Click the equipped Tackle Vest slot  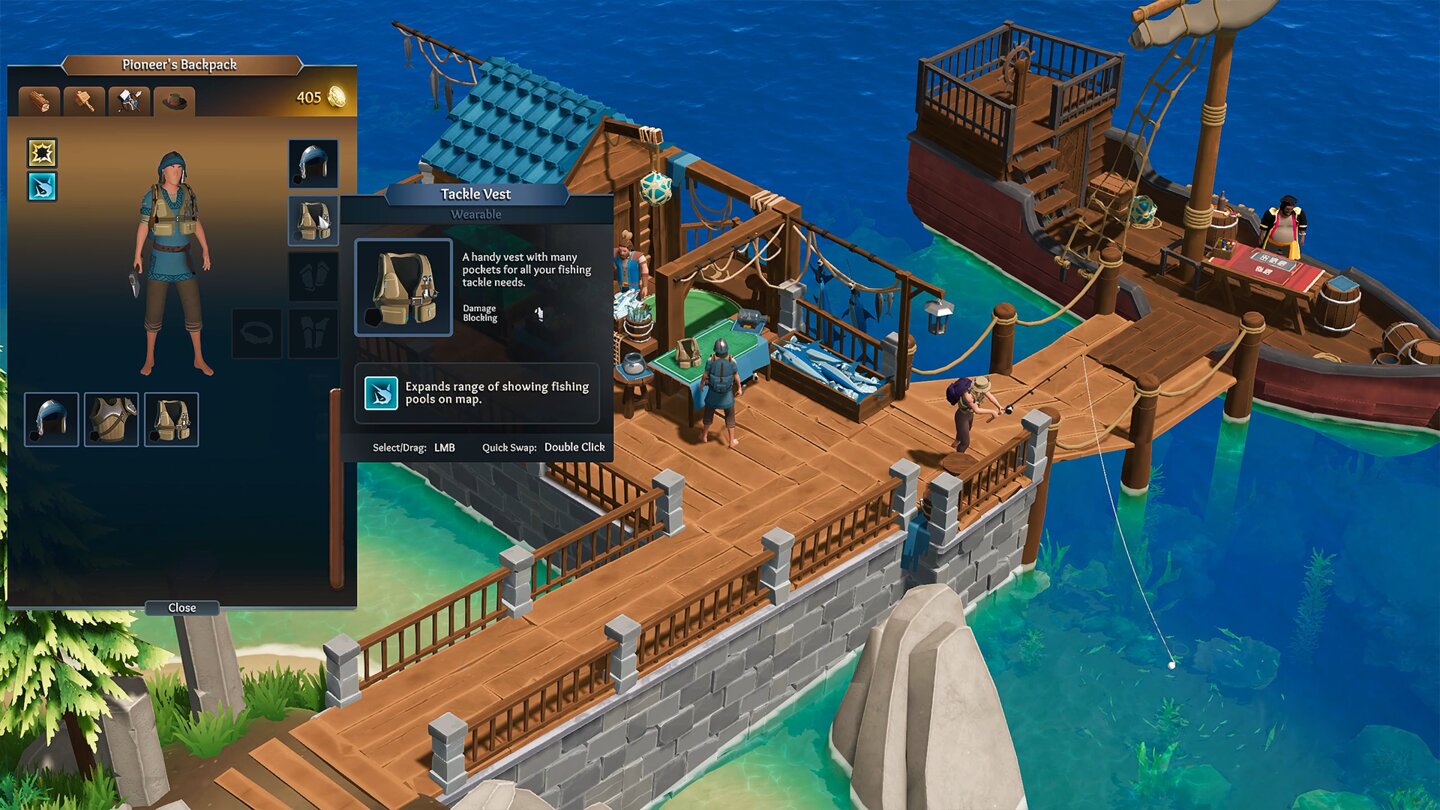[x=314, y=220]
